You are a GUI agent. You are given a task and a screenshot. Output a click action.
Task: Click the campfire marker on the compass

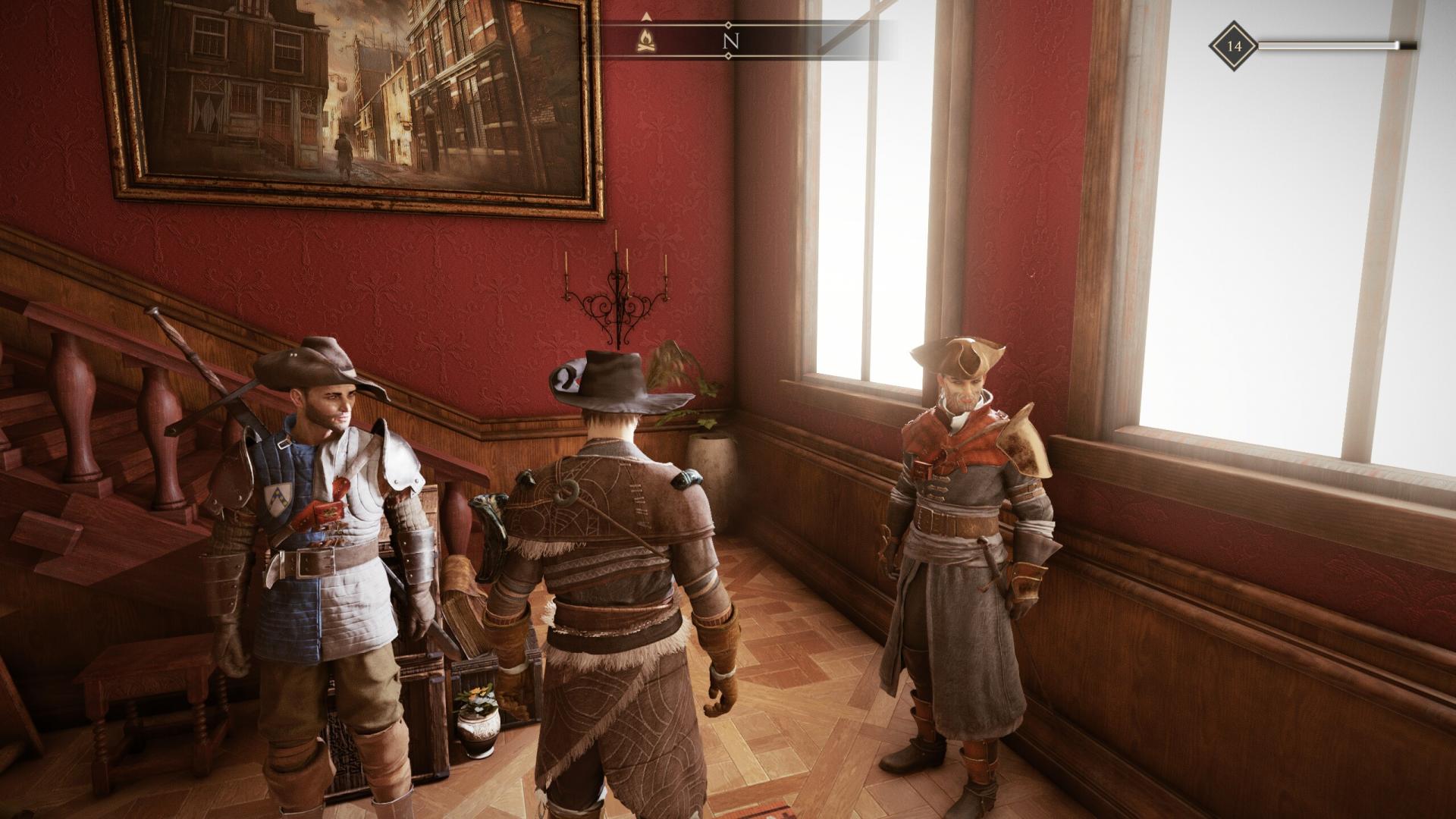646,40
